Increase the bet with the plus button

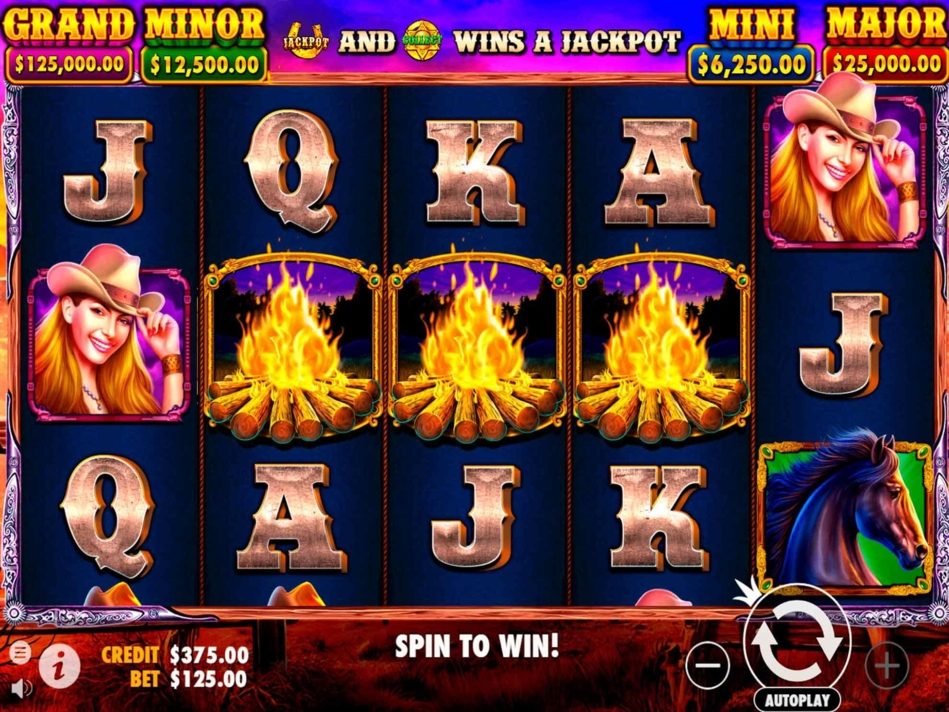[886, 663]
